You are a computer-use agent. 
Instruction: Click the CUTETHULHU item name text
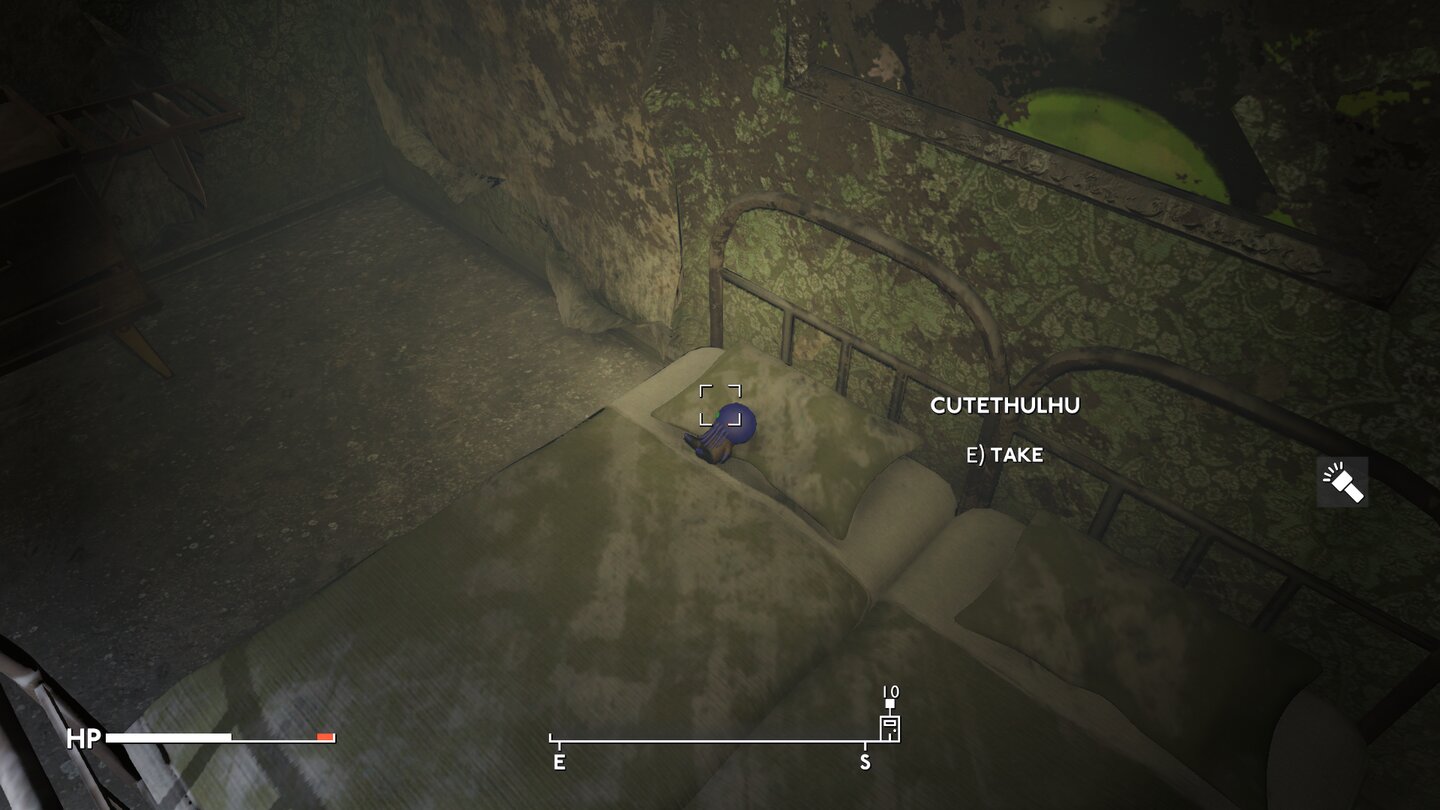tap(1004, 404)
